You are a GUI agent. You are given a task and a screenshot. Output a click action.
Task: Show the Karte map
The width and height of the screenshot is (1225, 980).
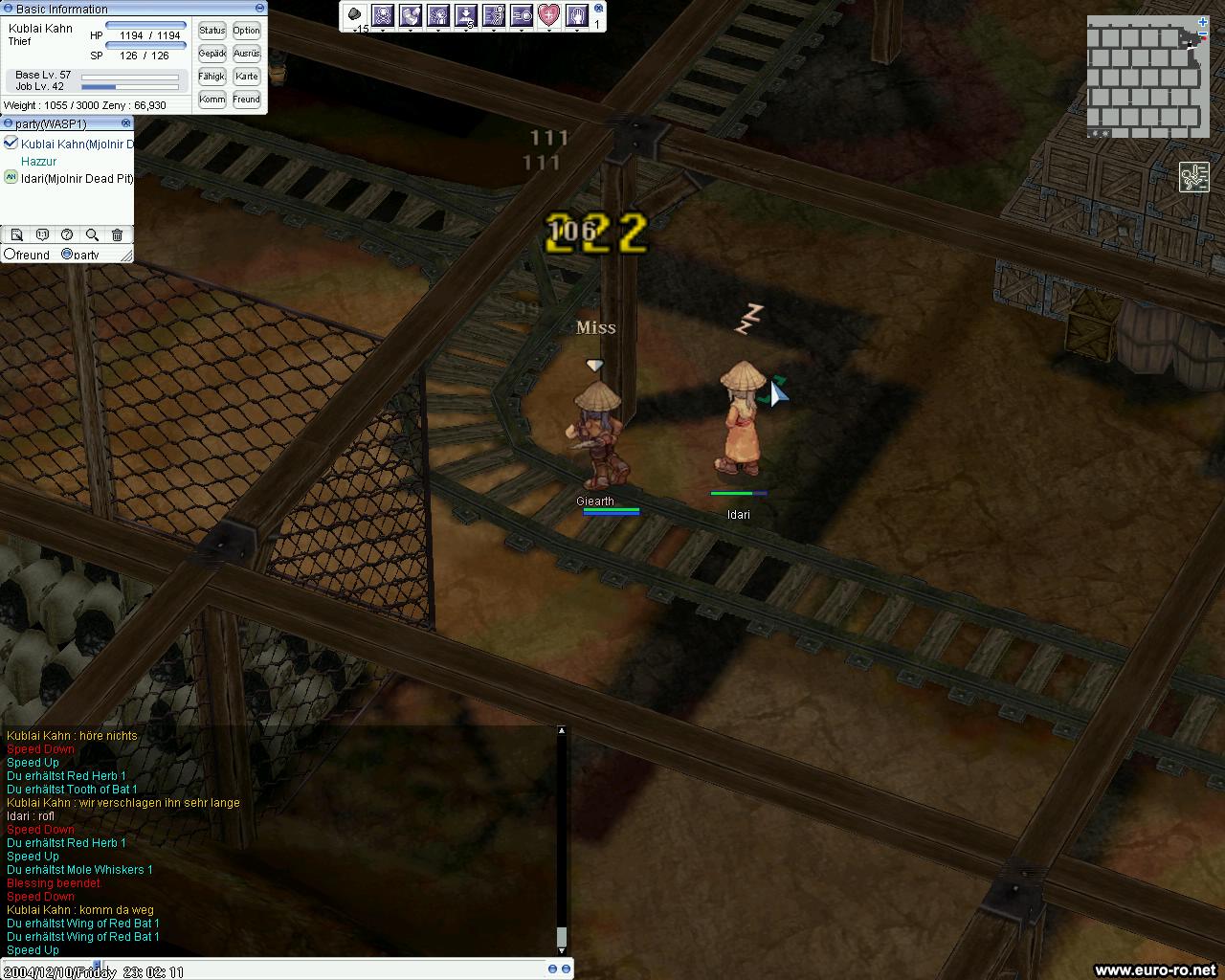[x=246, y=77]
